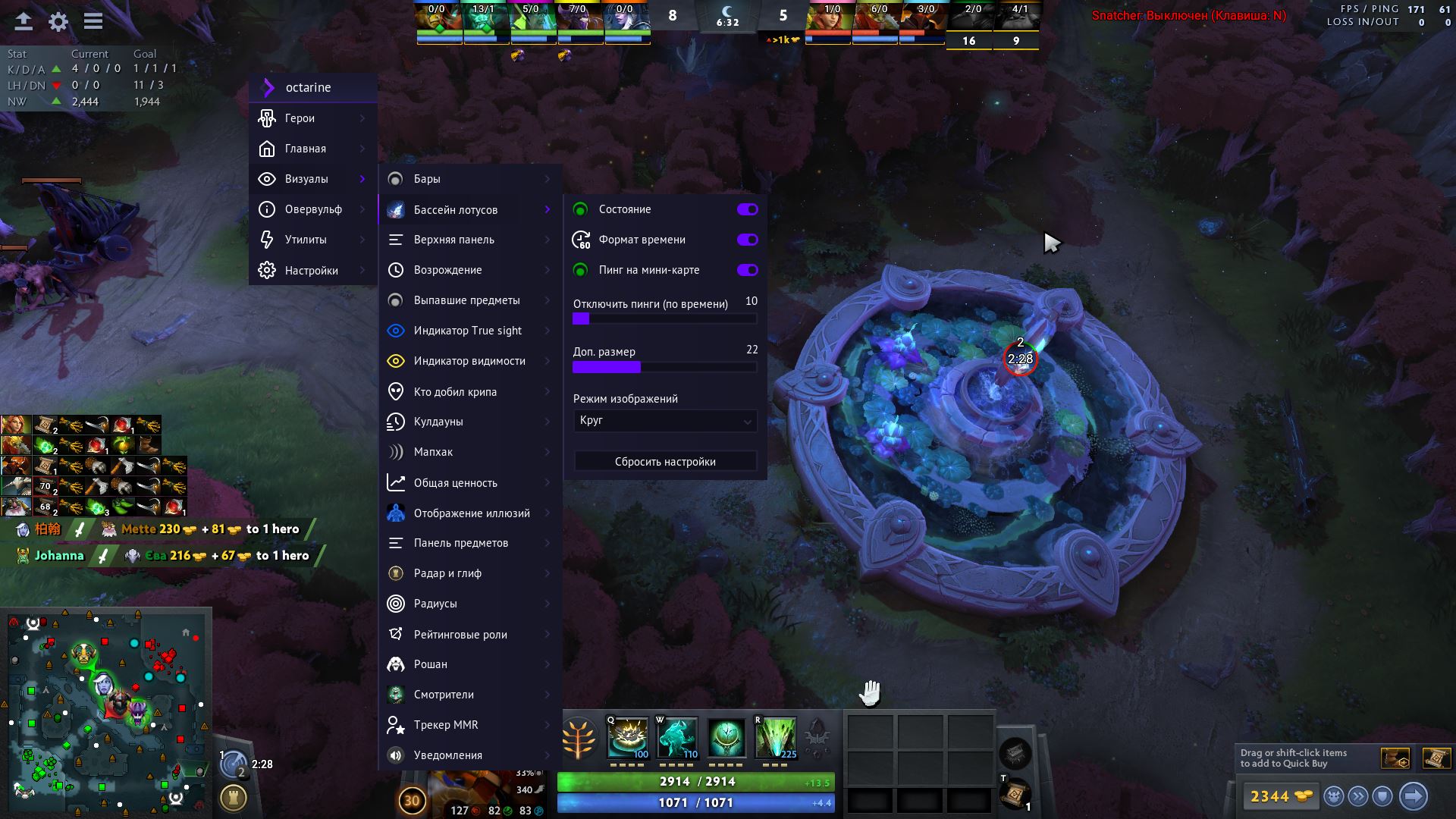Activate the R ultimate ability icon

pos(775,737)
